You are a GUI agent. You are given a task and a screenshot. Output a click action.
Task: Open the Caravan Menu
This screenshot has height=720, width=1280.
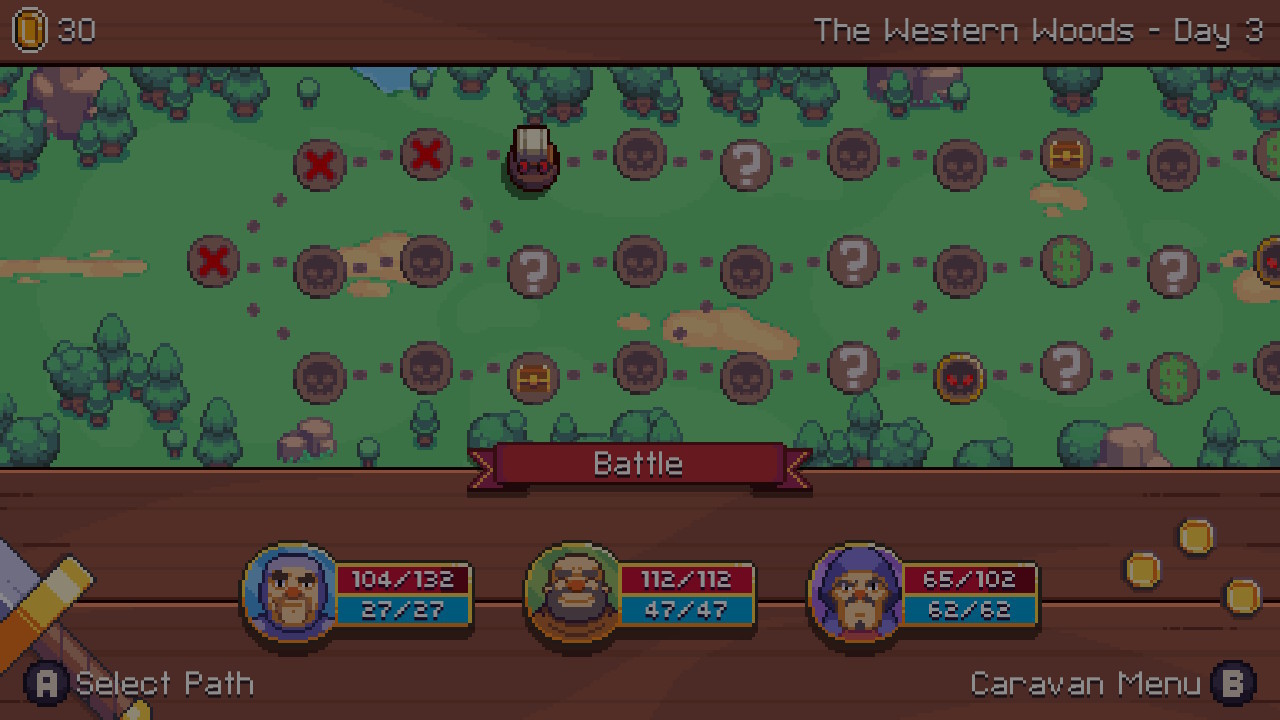tap(1085, 684)
